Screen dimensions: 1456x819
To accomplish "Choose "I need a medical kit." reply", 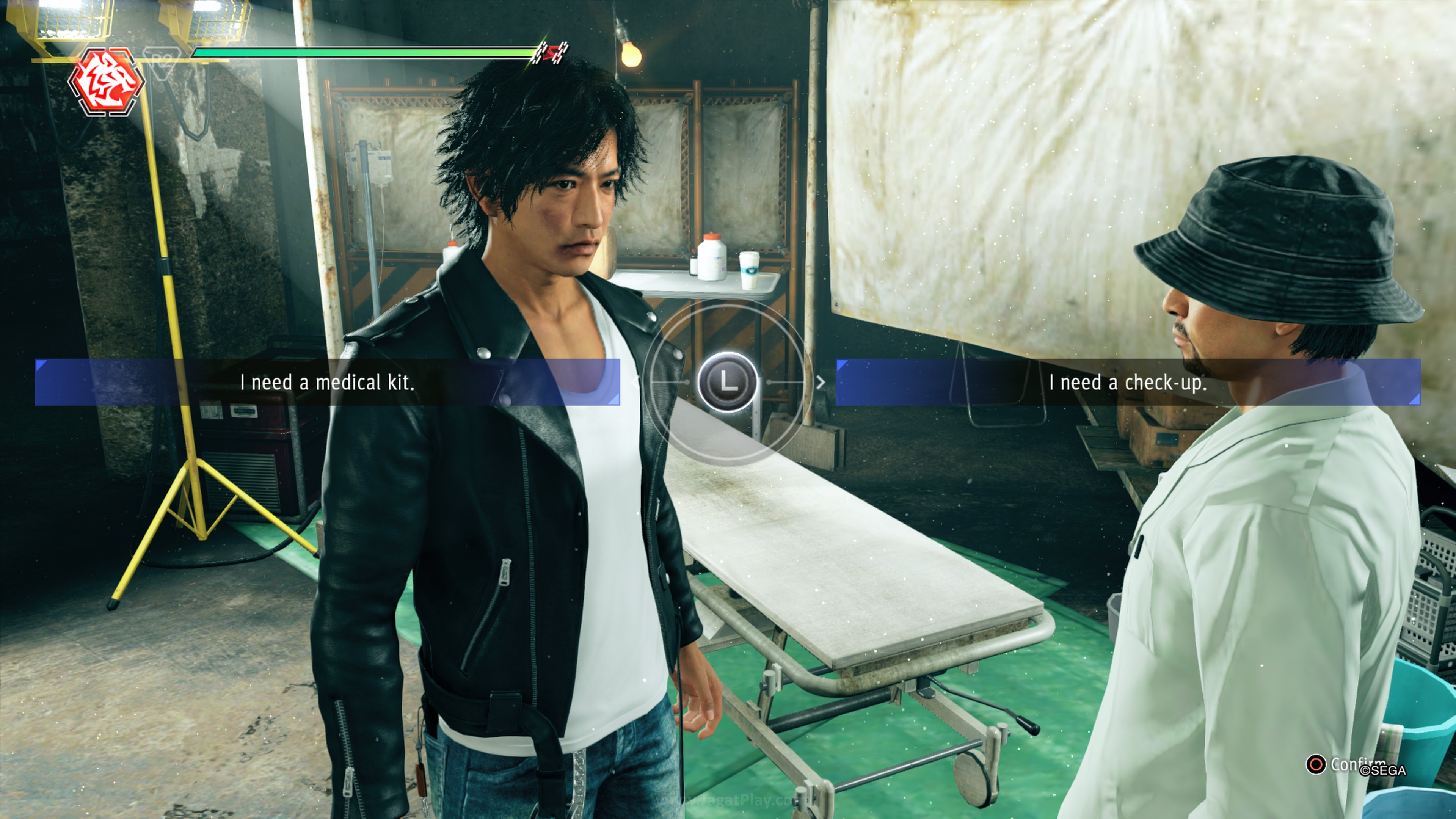I will (x=327, y=383).
